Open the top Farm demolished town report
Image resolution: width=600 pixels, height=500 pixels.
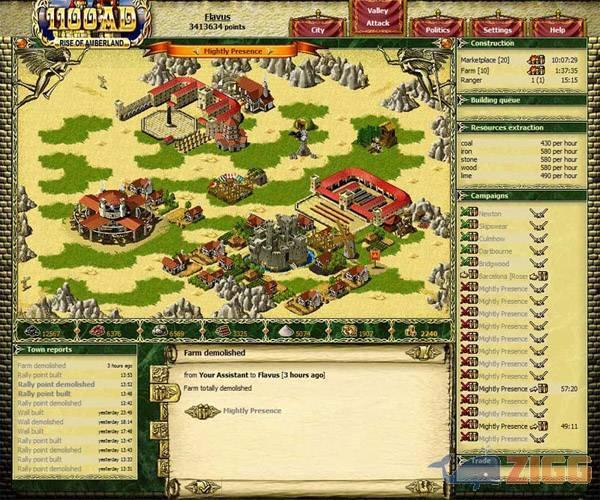(x=42, y=366)
